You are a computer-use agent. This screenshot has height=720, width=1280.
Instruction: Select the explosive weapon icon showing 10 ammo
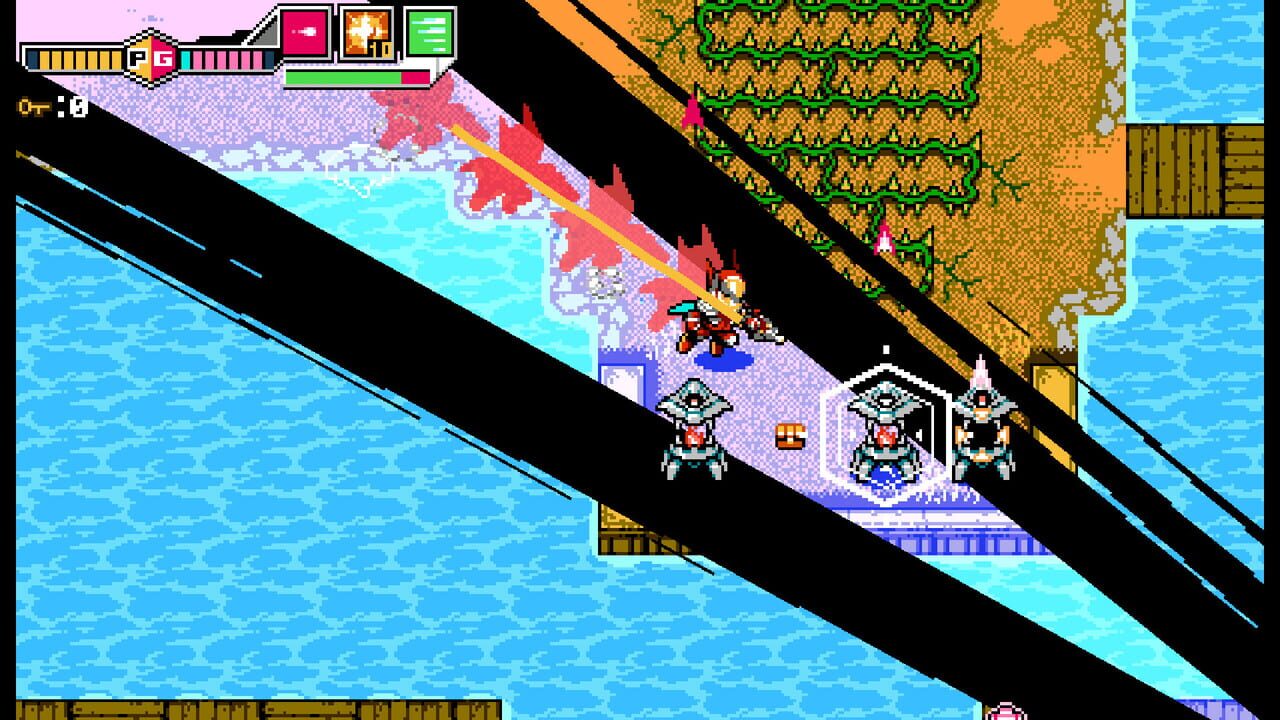(x=366, y=33)
